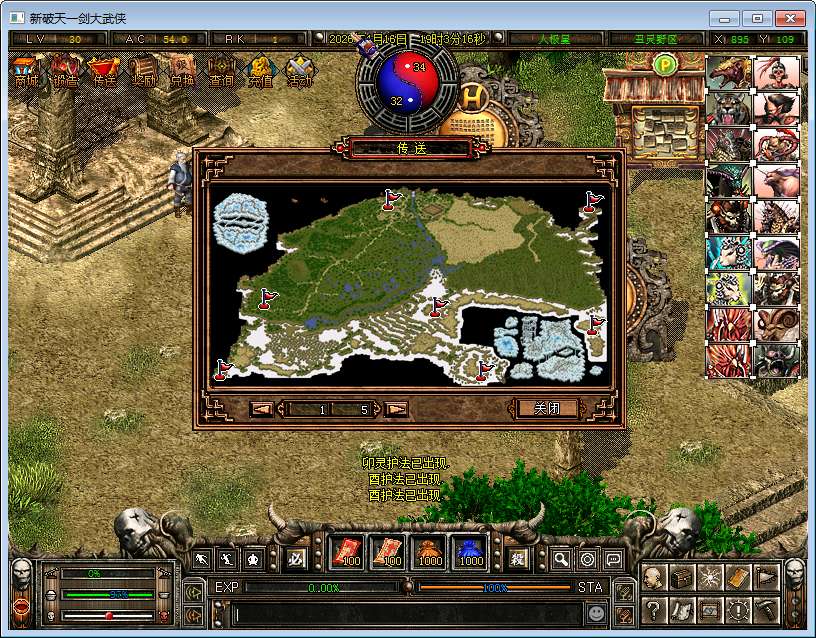Click the magnifying glass search button
The height and width of the screenshot is (638, 816).
pos(562,560)
